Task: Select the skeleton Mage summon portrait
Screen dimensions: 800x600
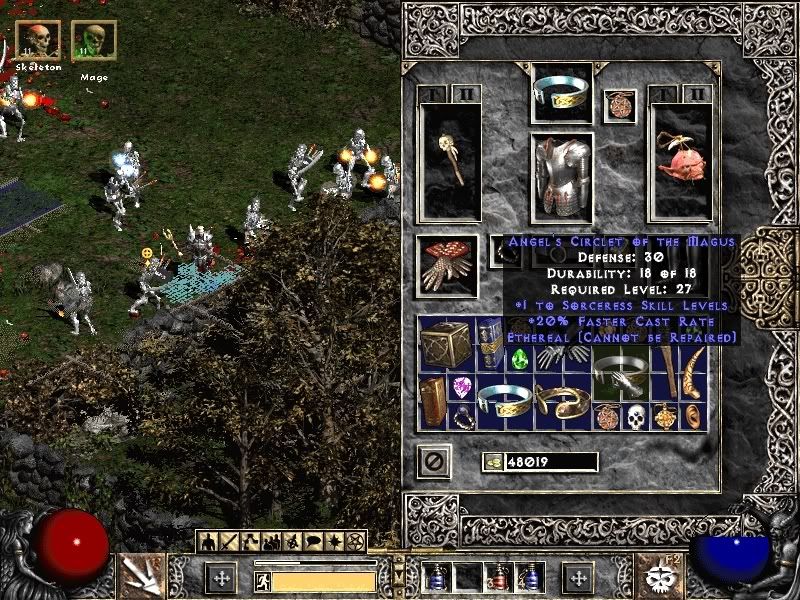Action: click(x=94, y=40)
